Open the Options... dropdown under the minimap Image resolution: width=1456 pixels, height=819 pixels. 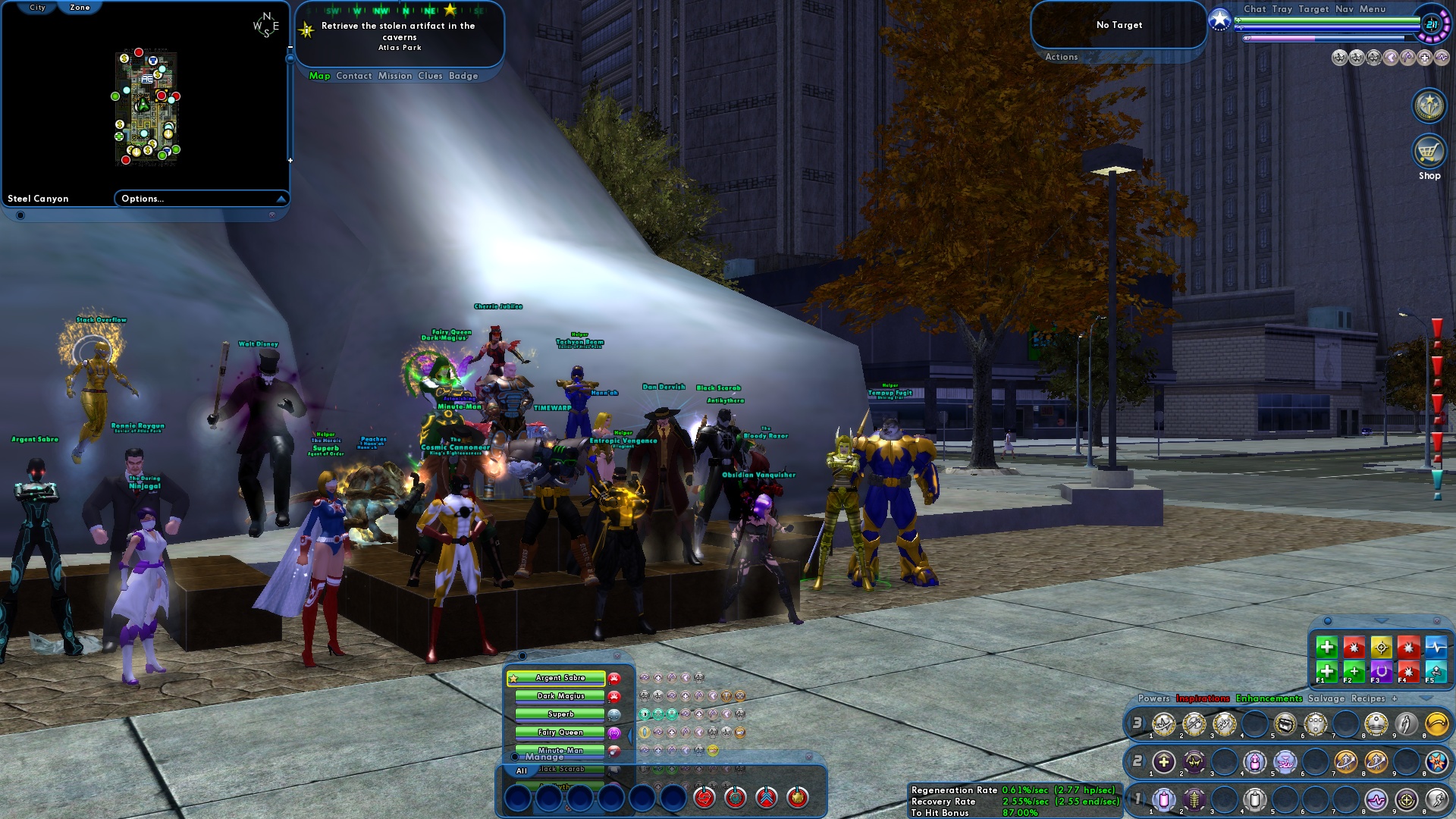coord(141,199)
